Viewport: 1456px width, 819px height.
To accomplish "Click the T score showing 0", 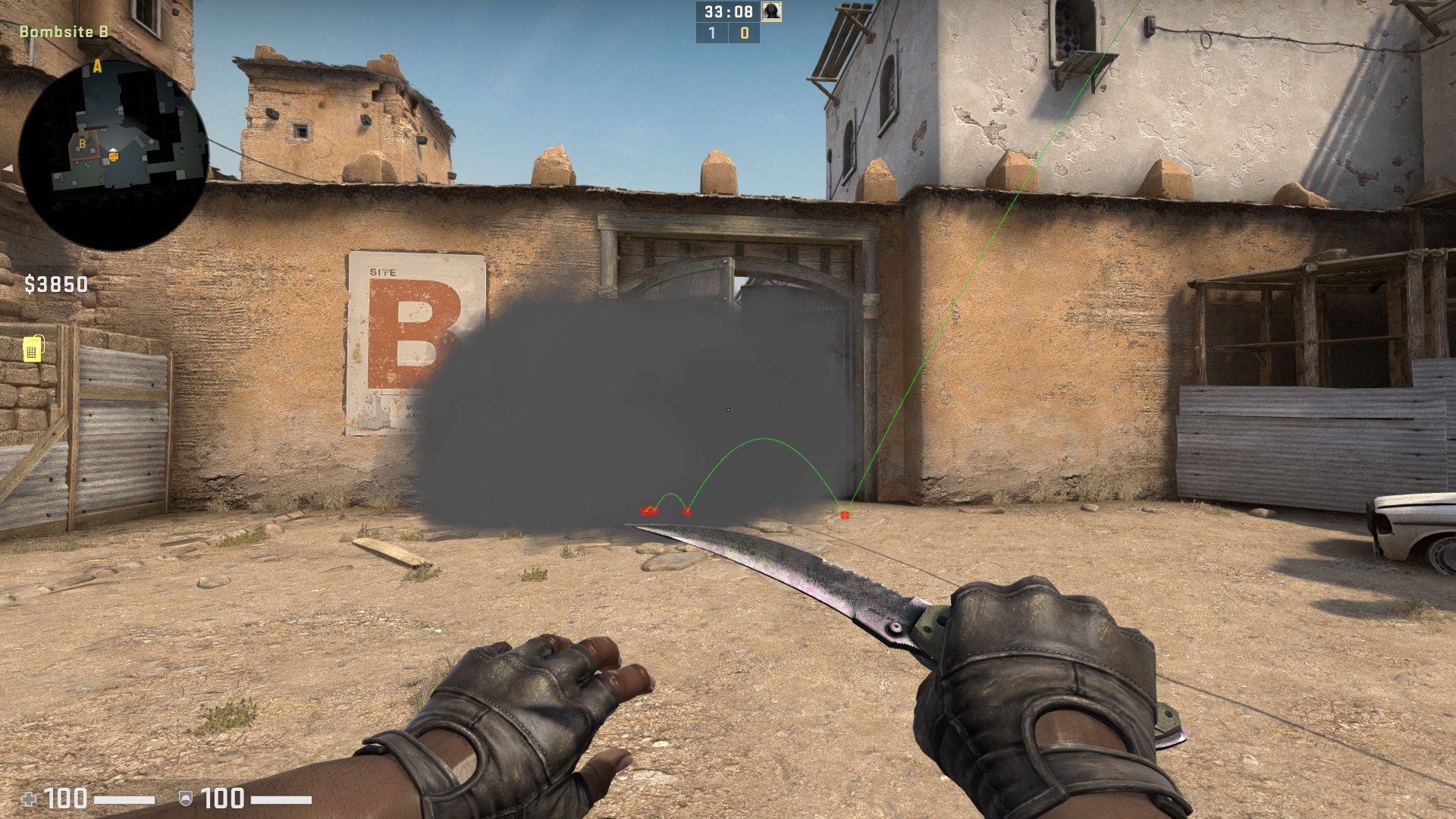I will click(x=744, y=33).
